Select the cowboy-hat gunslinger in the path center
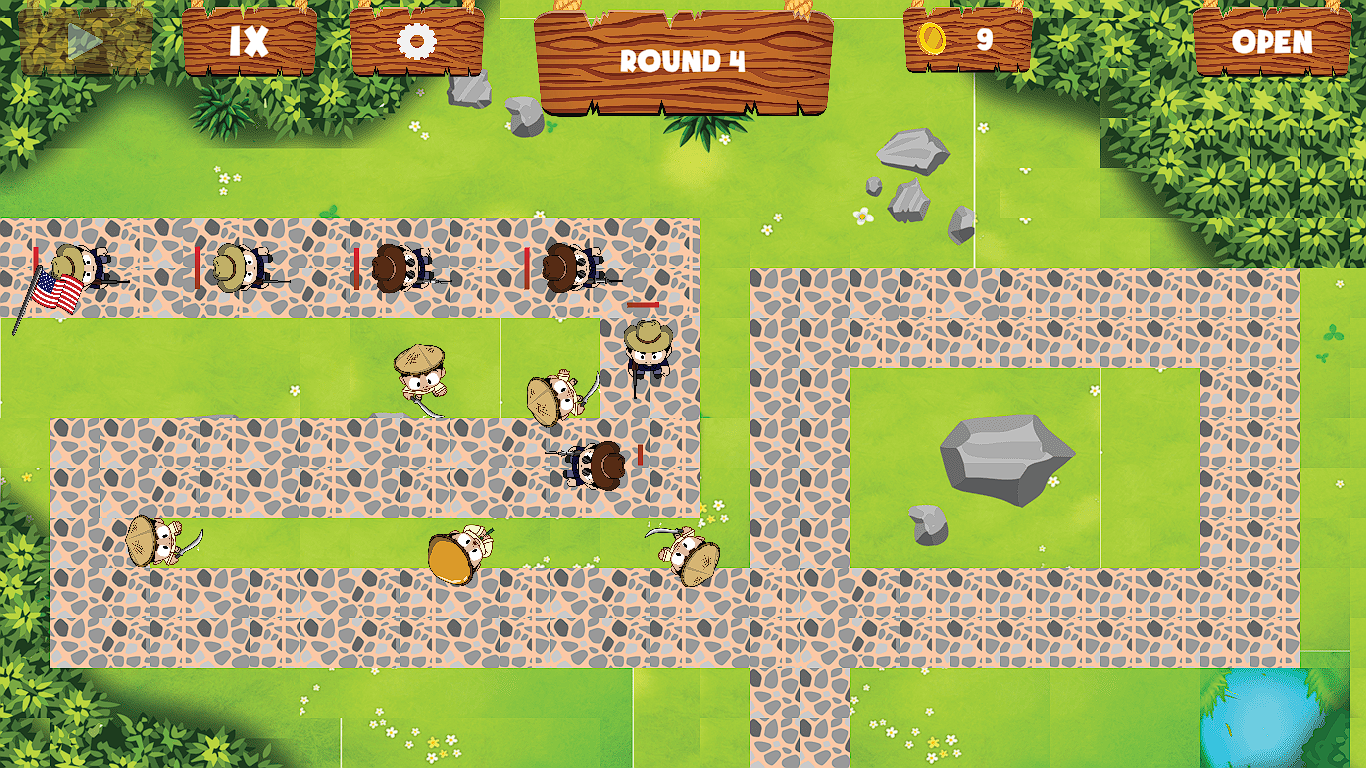 click(x=645, y=355)
